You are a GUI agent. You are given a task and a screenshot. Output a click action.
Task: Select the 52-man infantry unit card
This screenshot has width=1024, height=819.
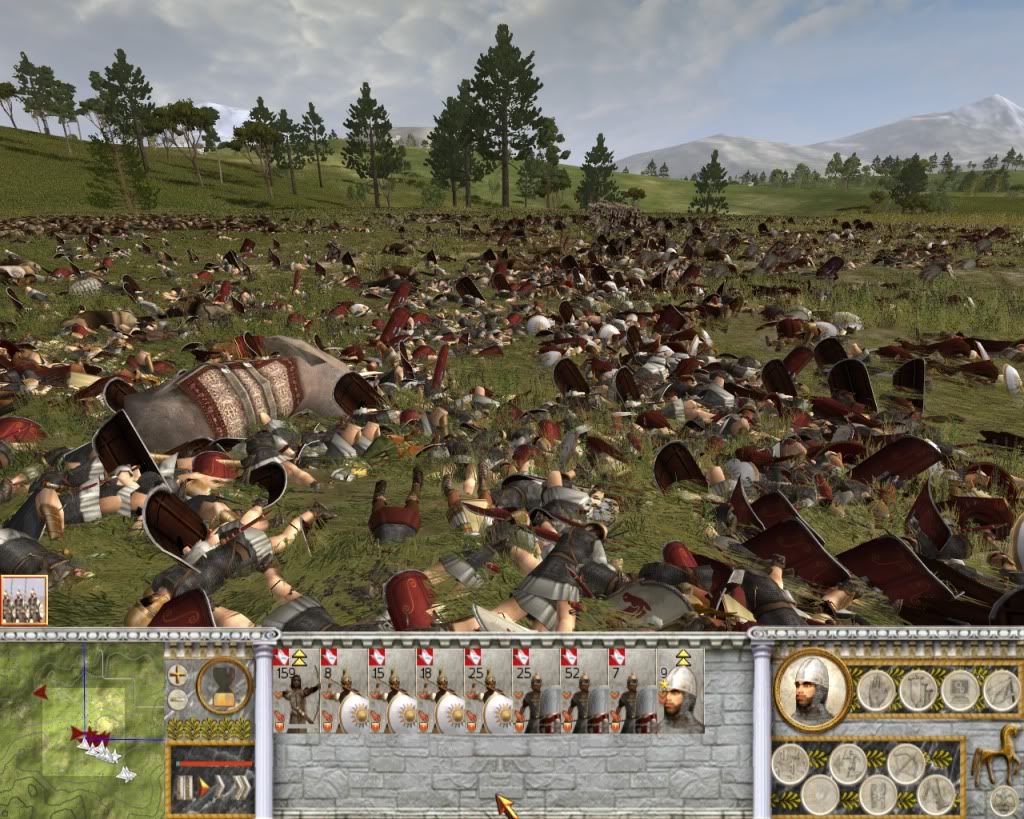point(584,692)
